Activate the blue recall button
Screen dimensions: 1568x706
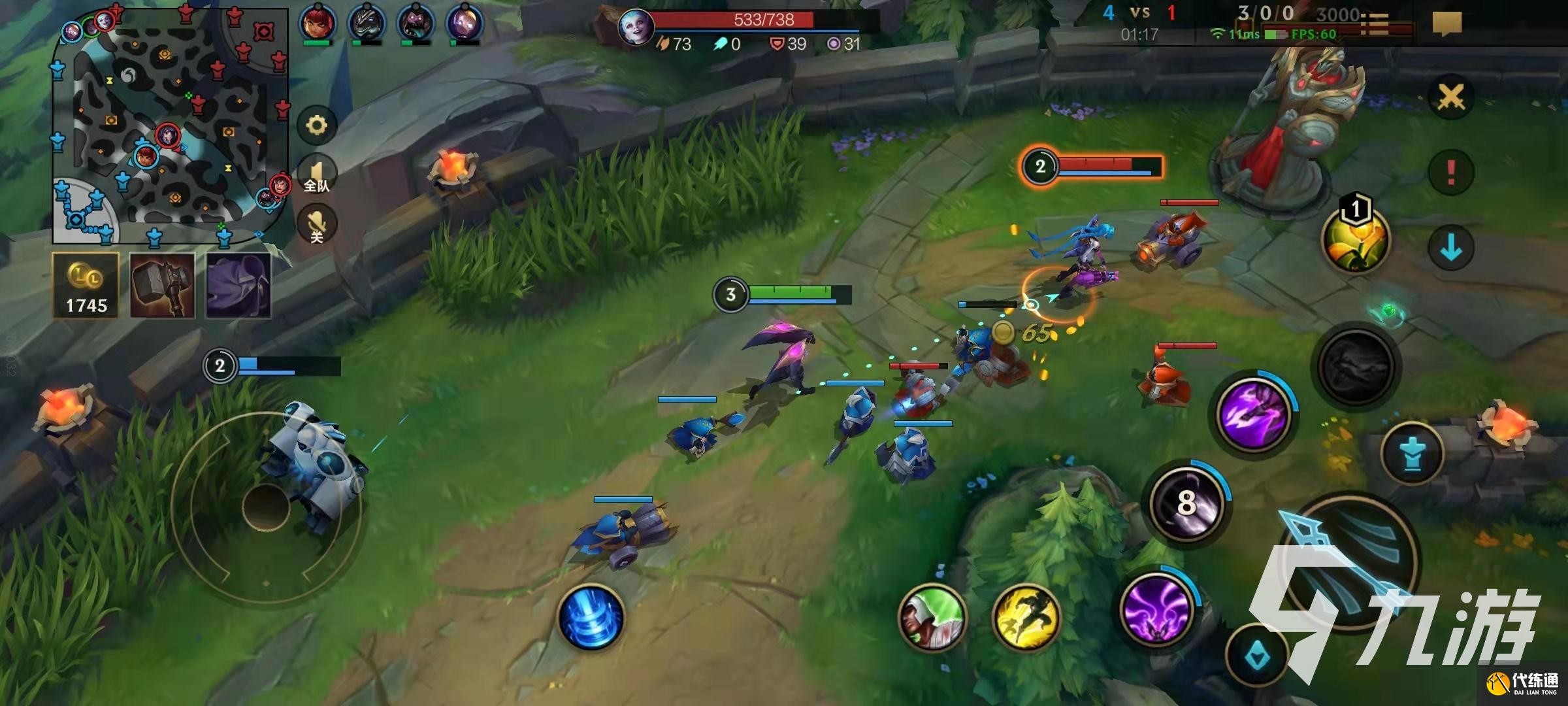tap(591, 618)
